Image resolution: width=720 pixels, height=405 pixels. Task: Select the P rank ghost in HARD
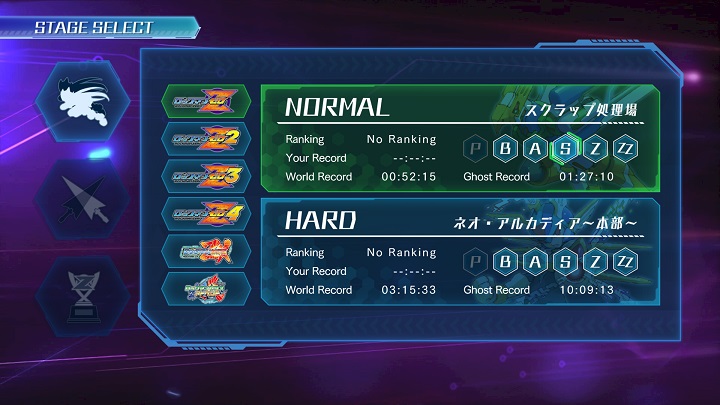tap(476, 262)
